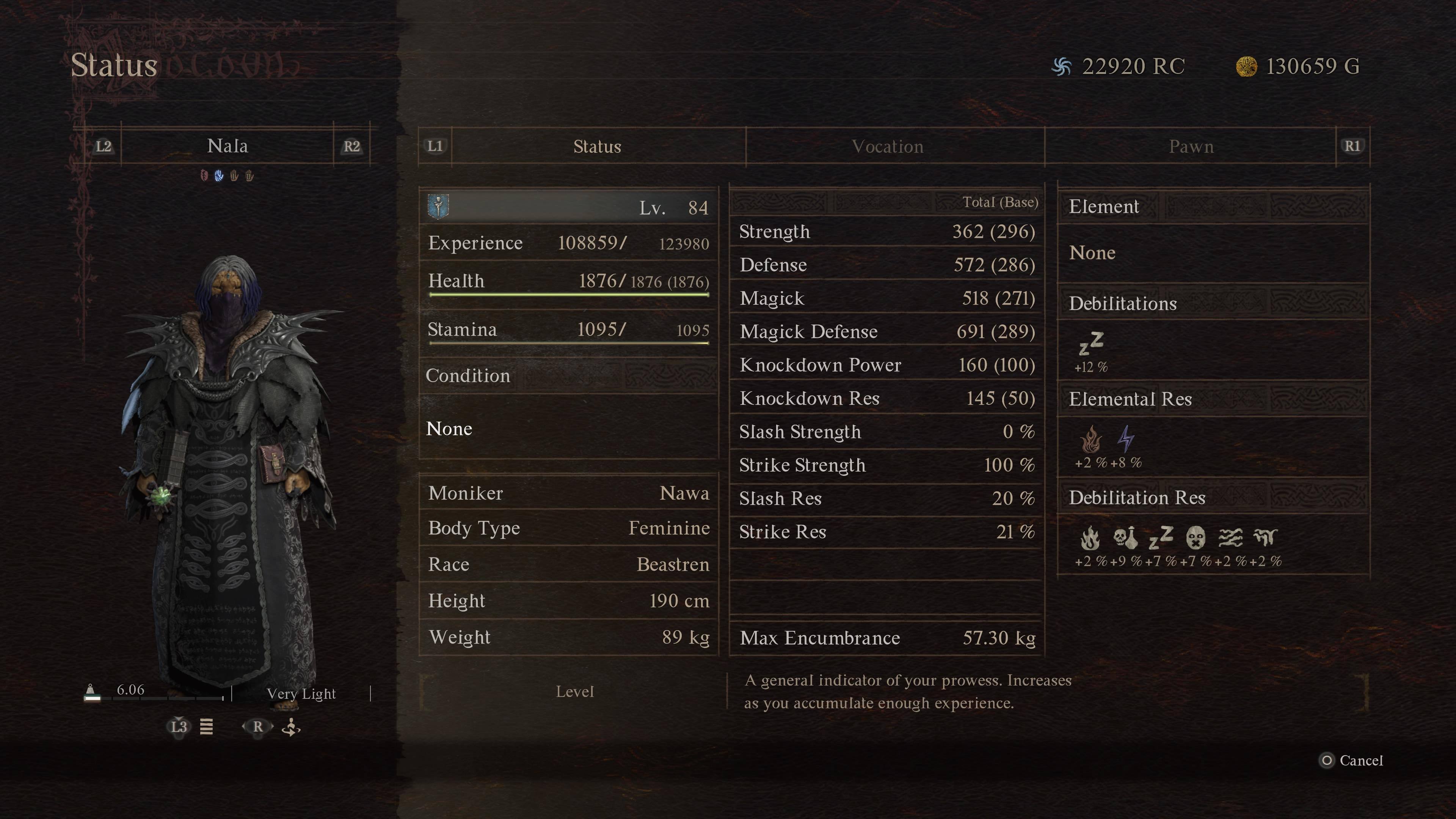Highlight the Experience row
The image size is (1456, 819).
(x=568, y=243)
